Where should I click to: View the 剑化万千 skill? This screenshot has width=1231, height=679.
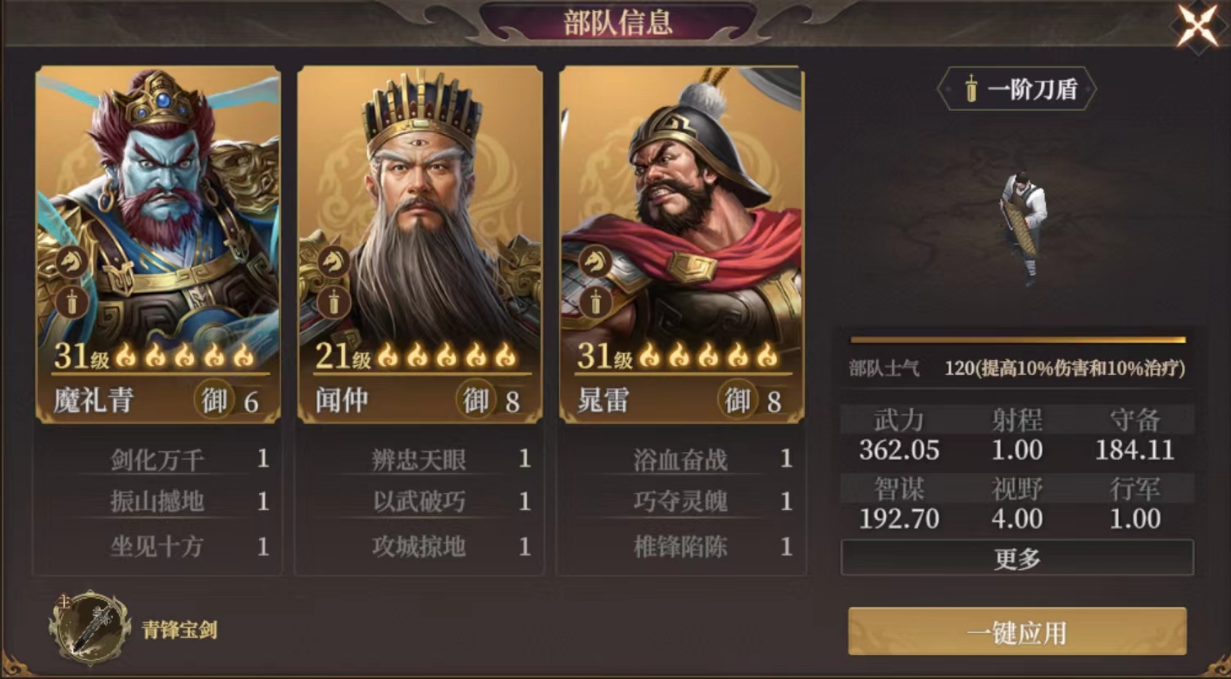pyautogui.click(x=157, y=459)
